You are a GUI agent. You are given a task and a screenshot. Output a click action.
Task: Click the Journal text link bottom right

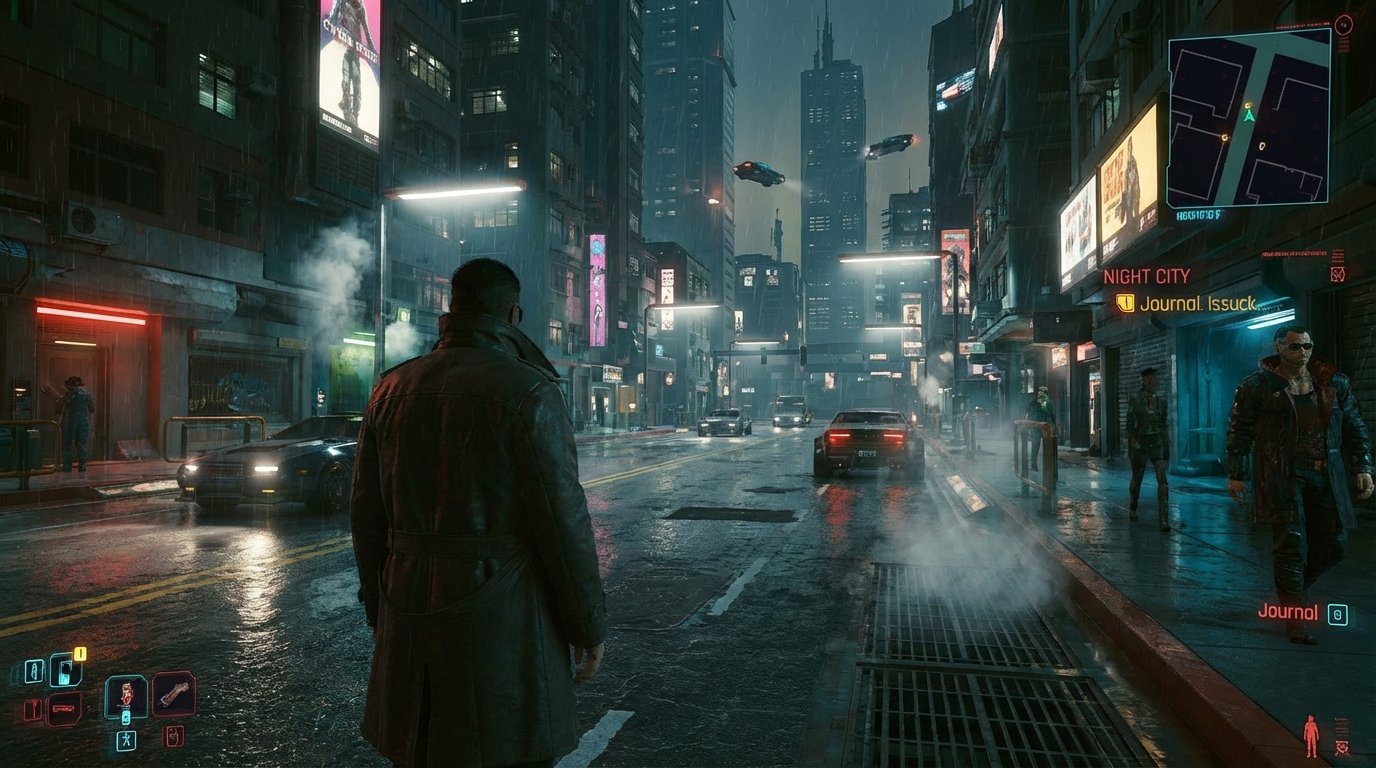[x=1290, y=612]
